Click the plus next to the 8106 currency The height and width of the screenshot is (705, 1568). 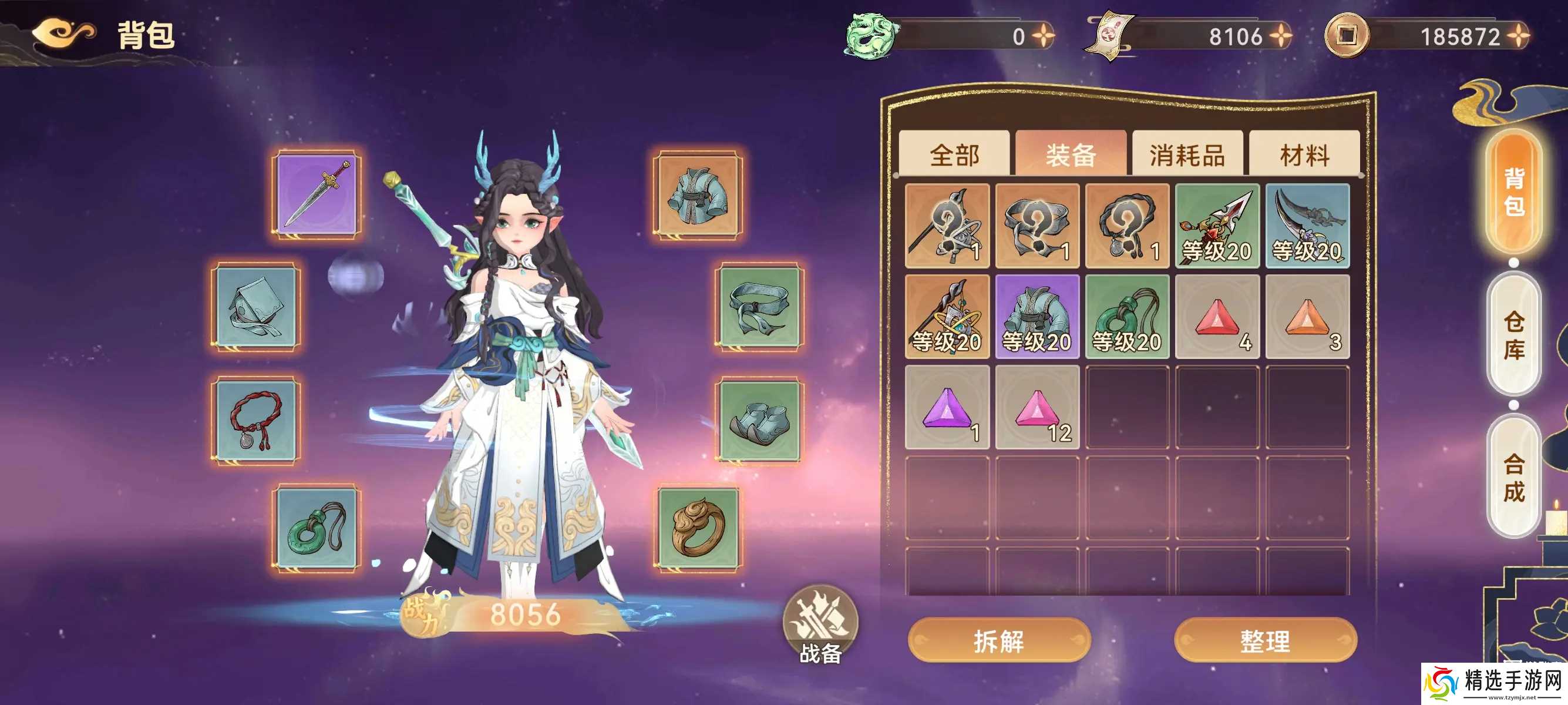pyautogui.click(x=1281, y=36)
